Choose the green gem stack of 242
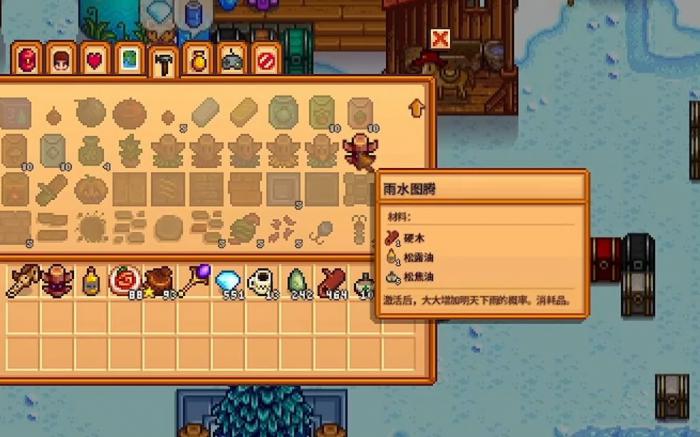Viewport: 700px width, 437px height. (x=297, y=282)
